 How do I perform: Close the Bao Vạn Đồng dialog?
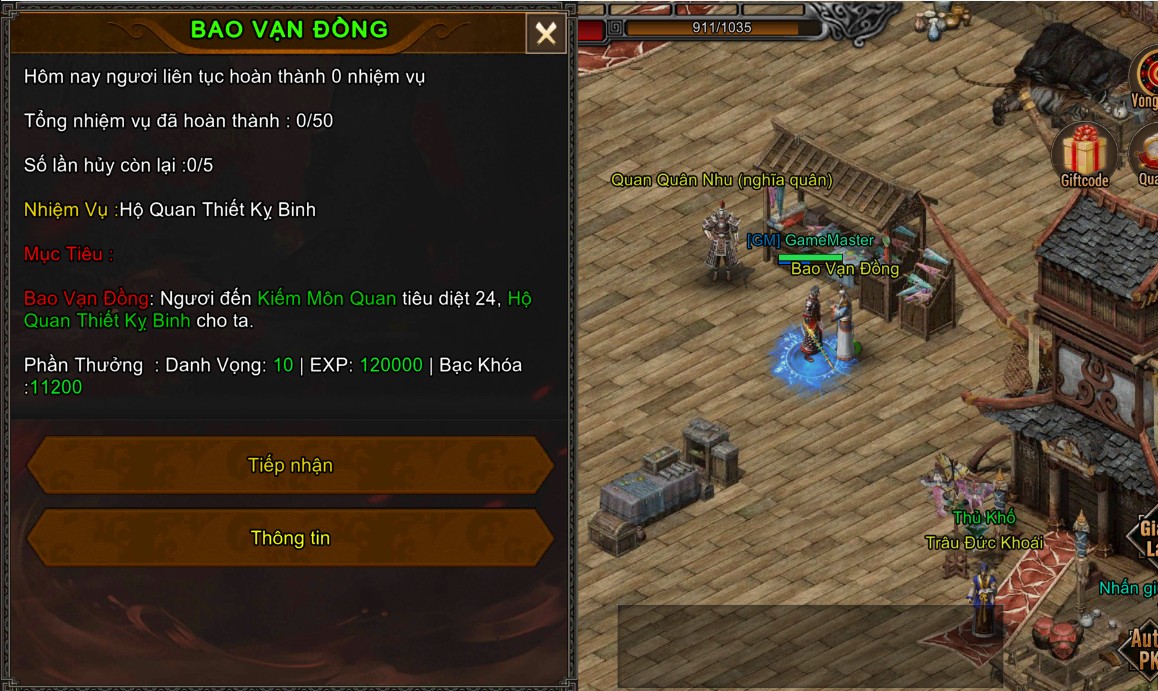546,34
